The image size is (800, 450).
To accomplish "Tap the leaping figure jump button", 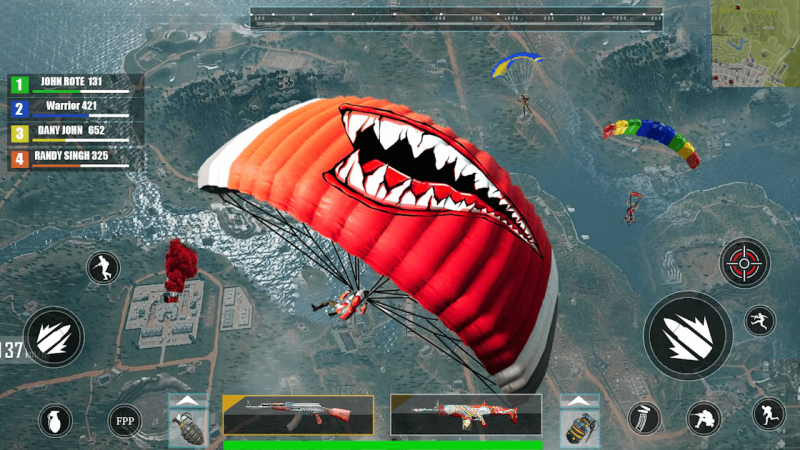I will click(759, 320).
